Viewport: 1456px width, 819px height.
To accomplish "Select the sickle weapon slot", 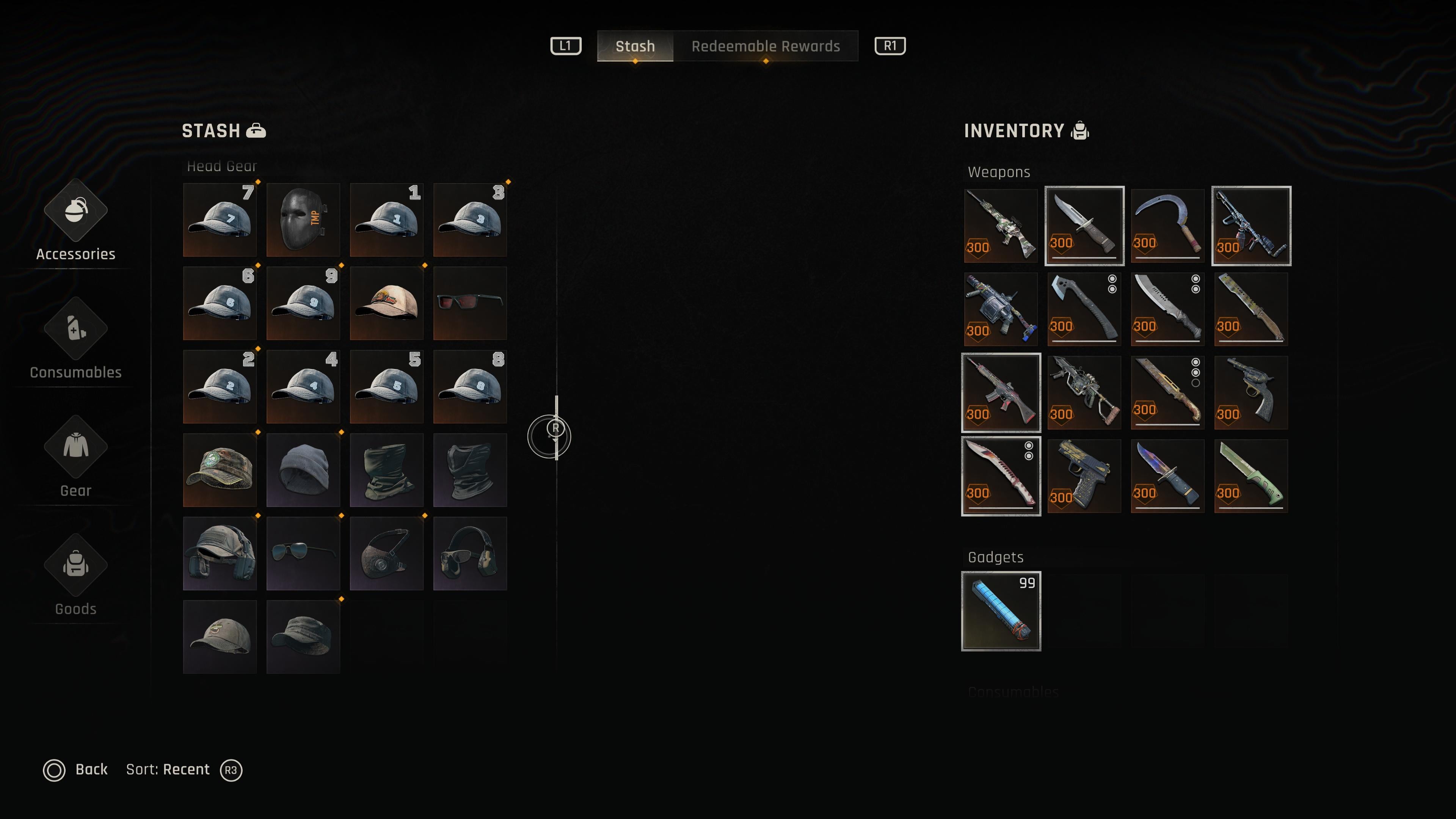I will pos(1167,226).
